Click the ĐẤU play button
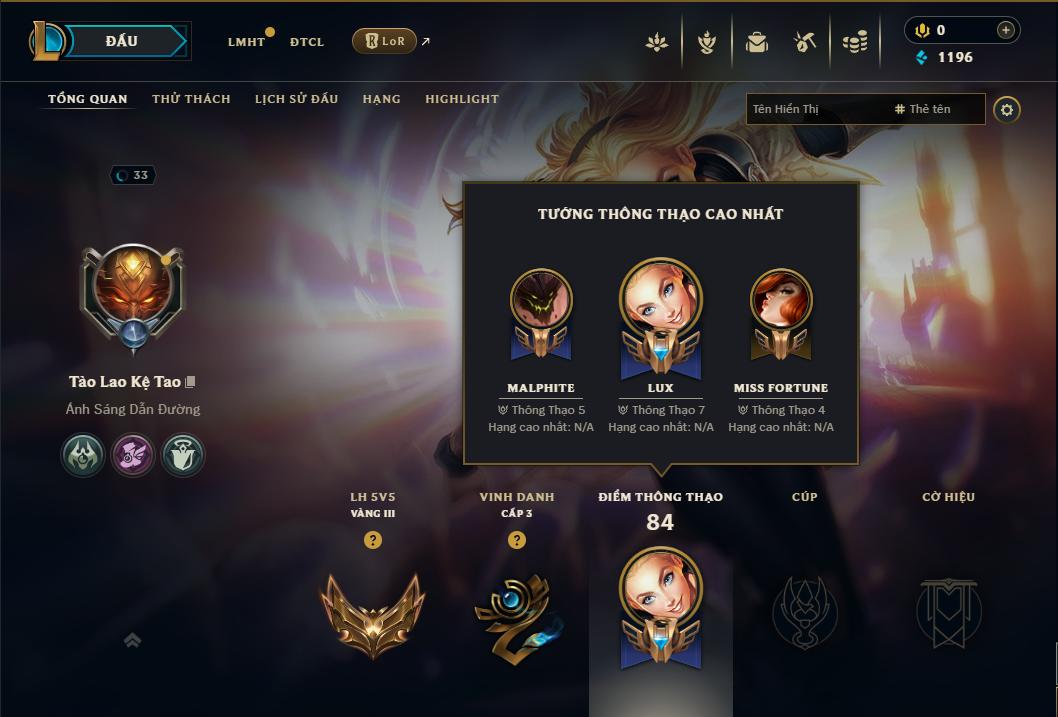 (x=122, y=41)
